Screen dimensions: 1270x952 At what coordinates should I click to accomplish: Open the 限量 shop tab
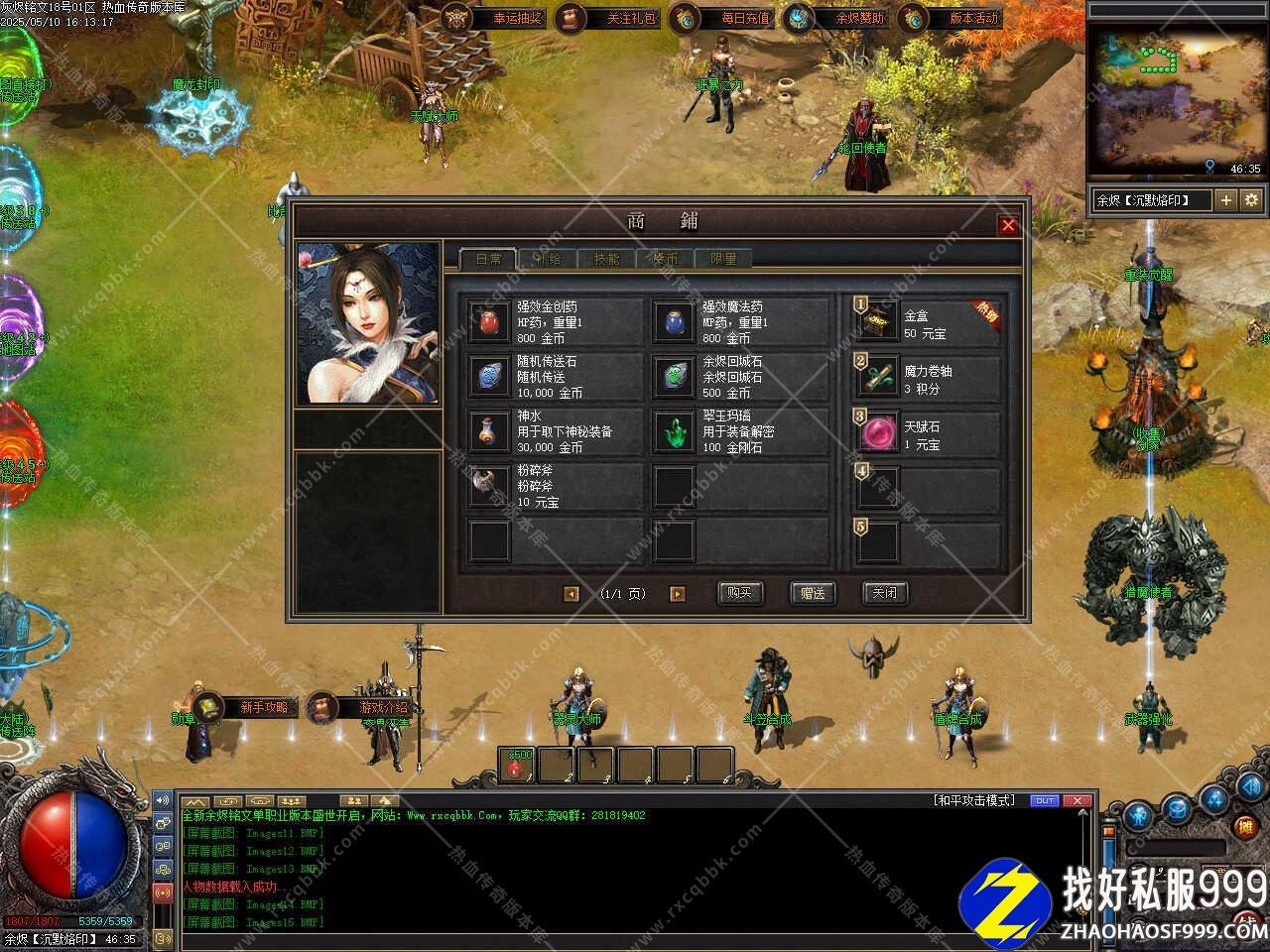(x=723, y=259)
